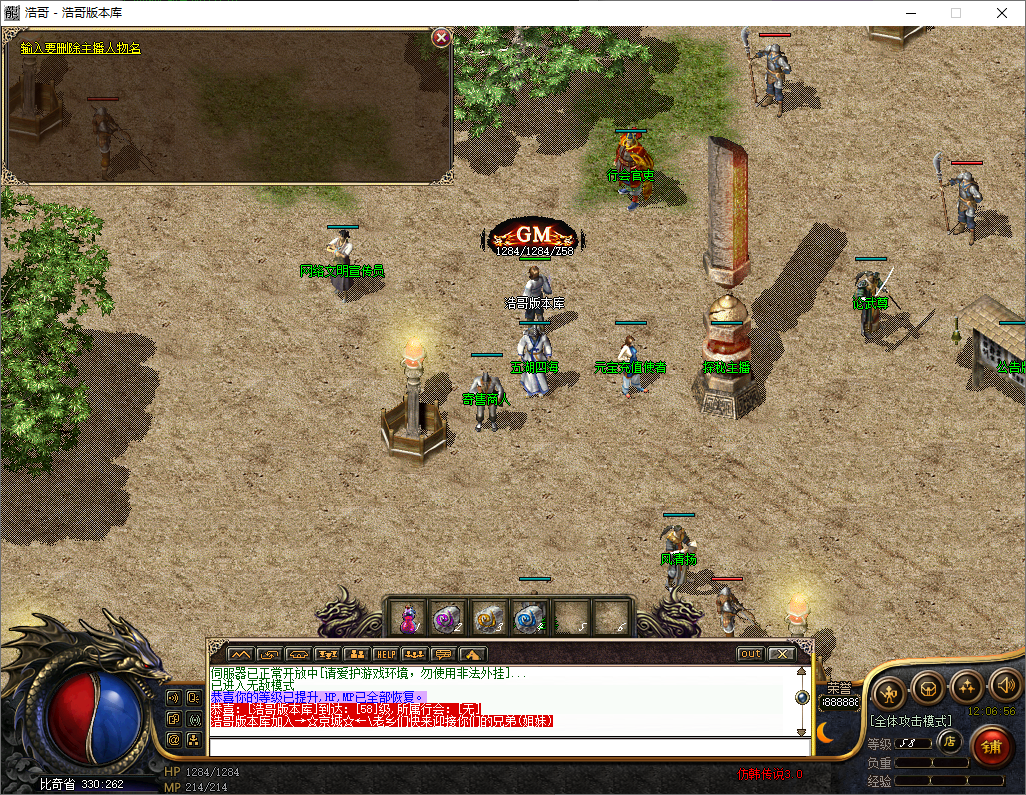The height and width of the screenshot is (795, 1026).
Task: Toggle the attack mode label 全体攻击模式
Action: coord(910,720)
